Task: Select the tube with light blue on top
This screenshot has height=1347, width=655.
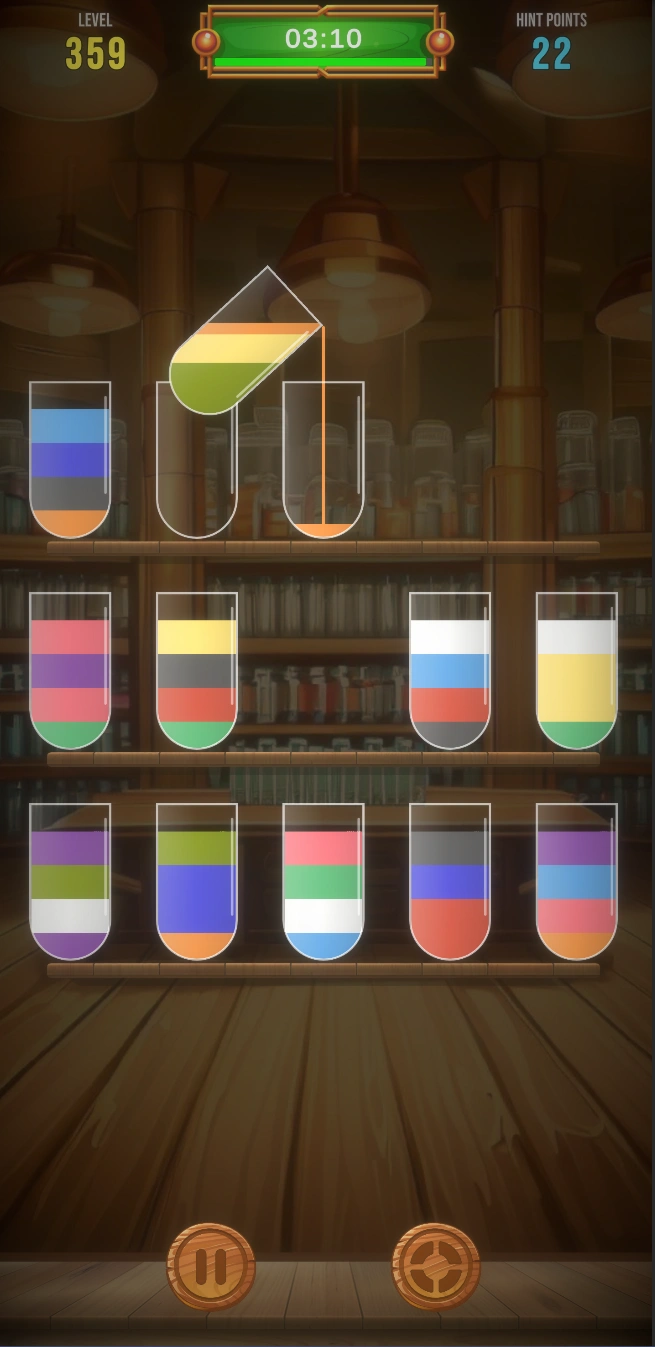Action: [x=70, y=460]
